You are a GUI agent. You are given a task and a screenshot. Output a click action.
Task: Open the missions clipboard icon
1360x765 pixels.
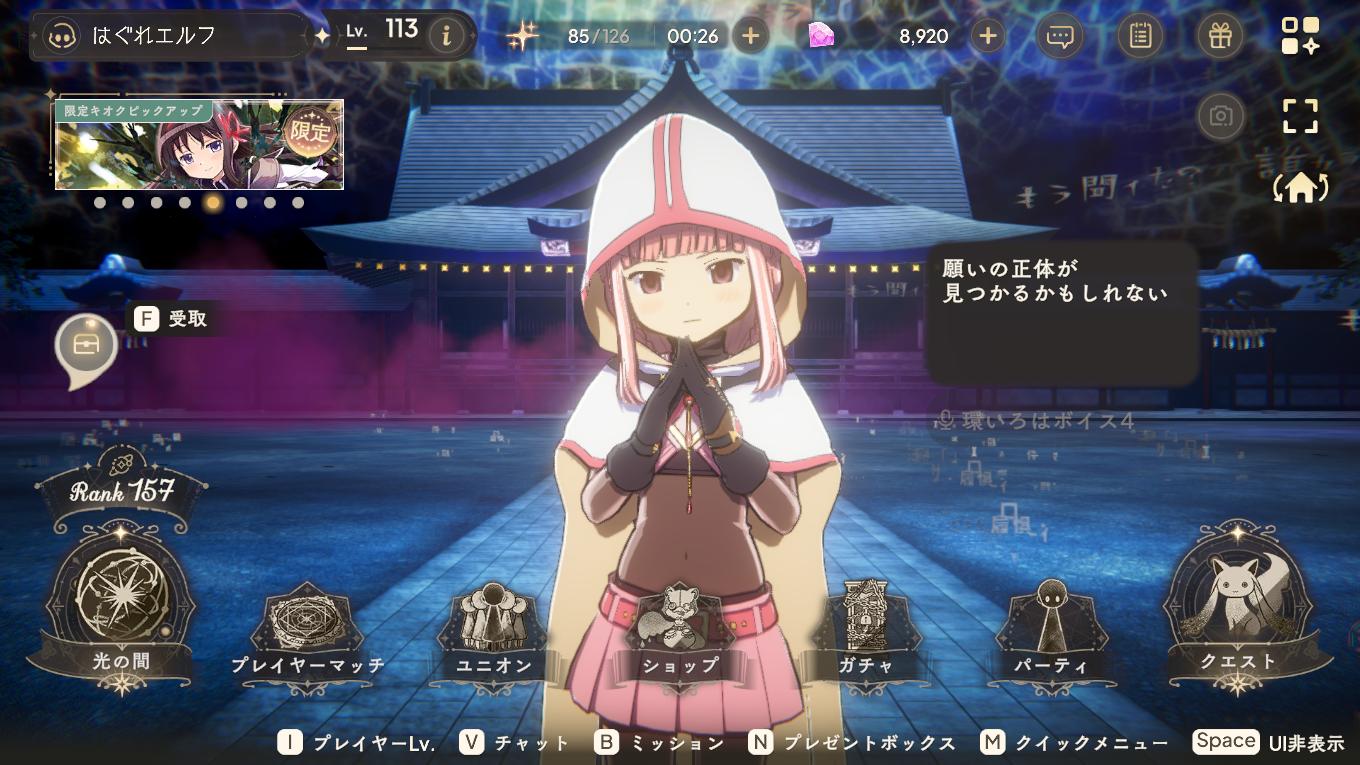(x=1139, y=36)
